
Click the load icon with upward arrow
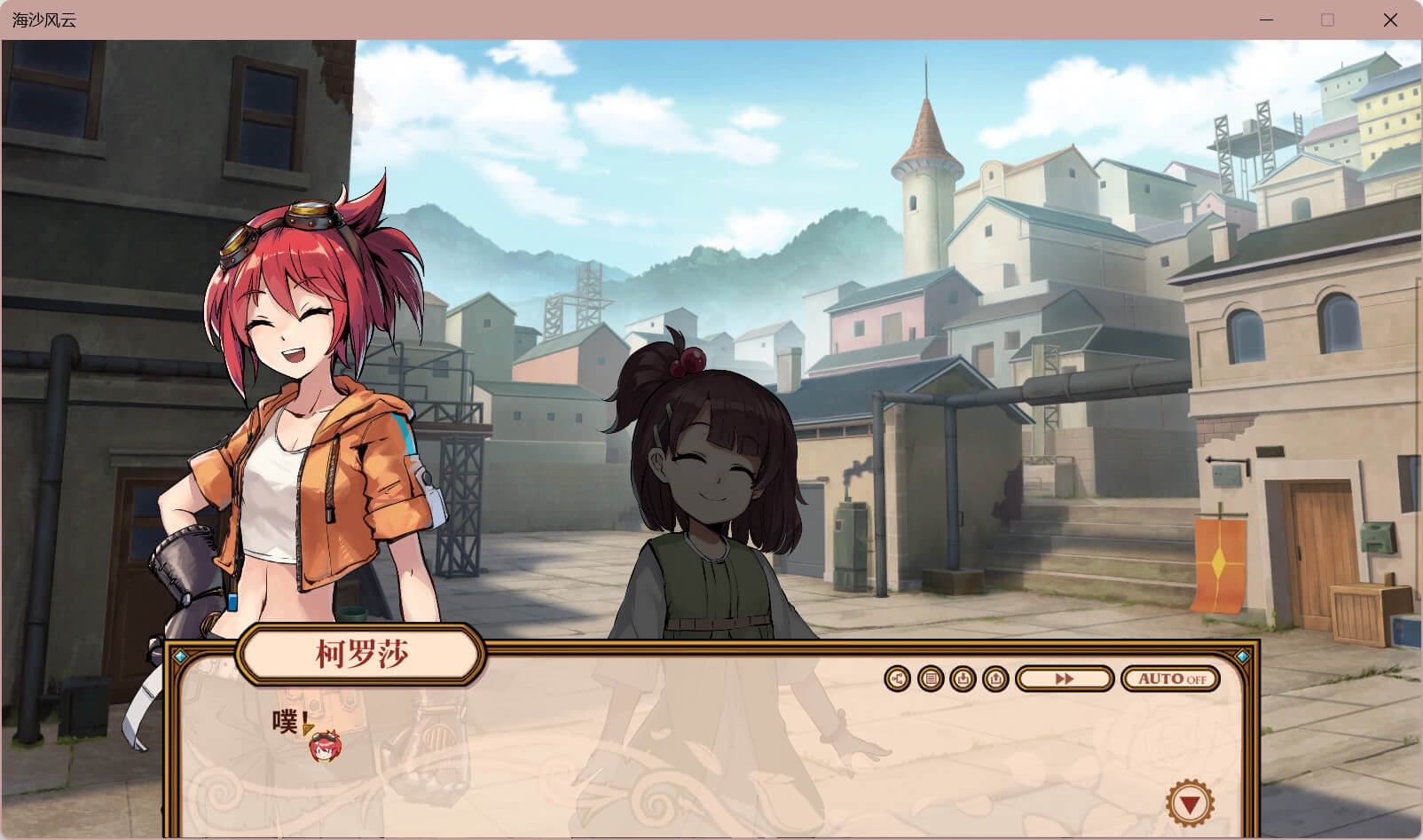click(x=995, y=679)
